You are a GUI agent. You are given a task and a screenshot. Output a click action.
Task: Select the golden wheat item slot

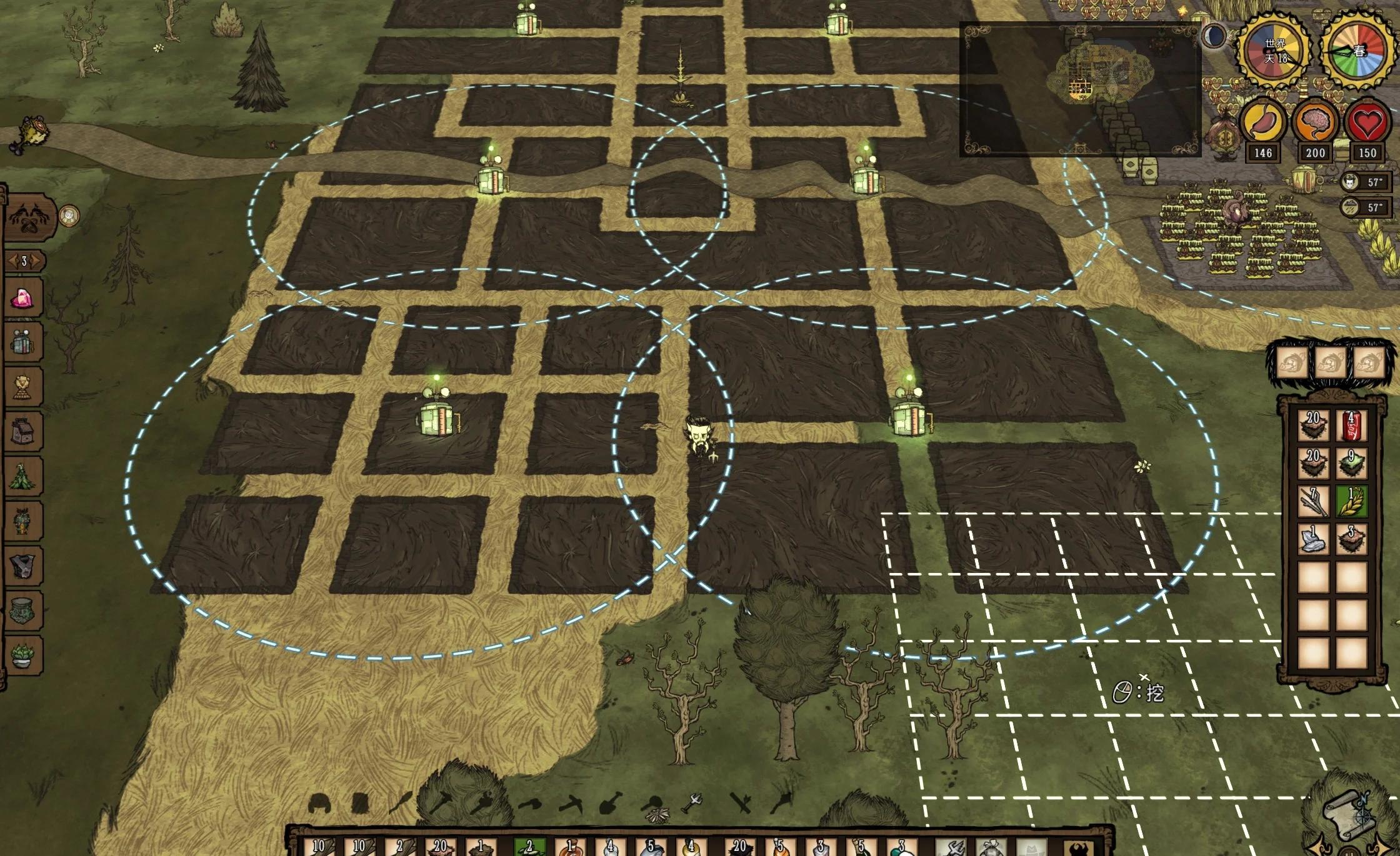click(1351, 501)
